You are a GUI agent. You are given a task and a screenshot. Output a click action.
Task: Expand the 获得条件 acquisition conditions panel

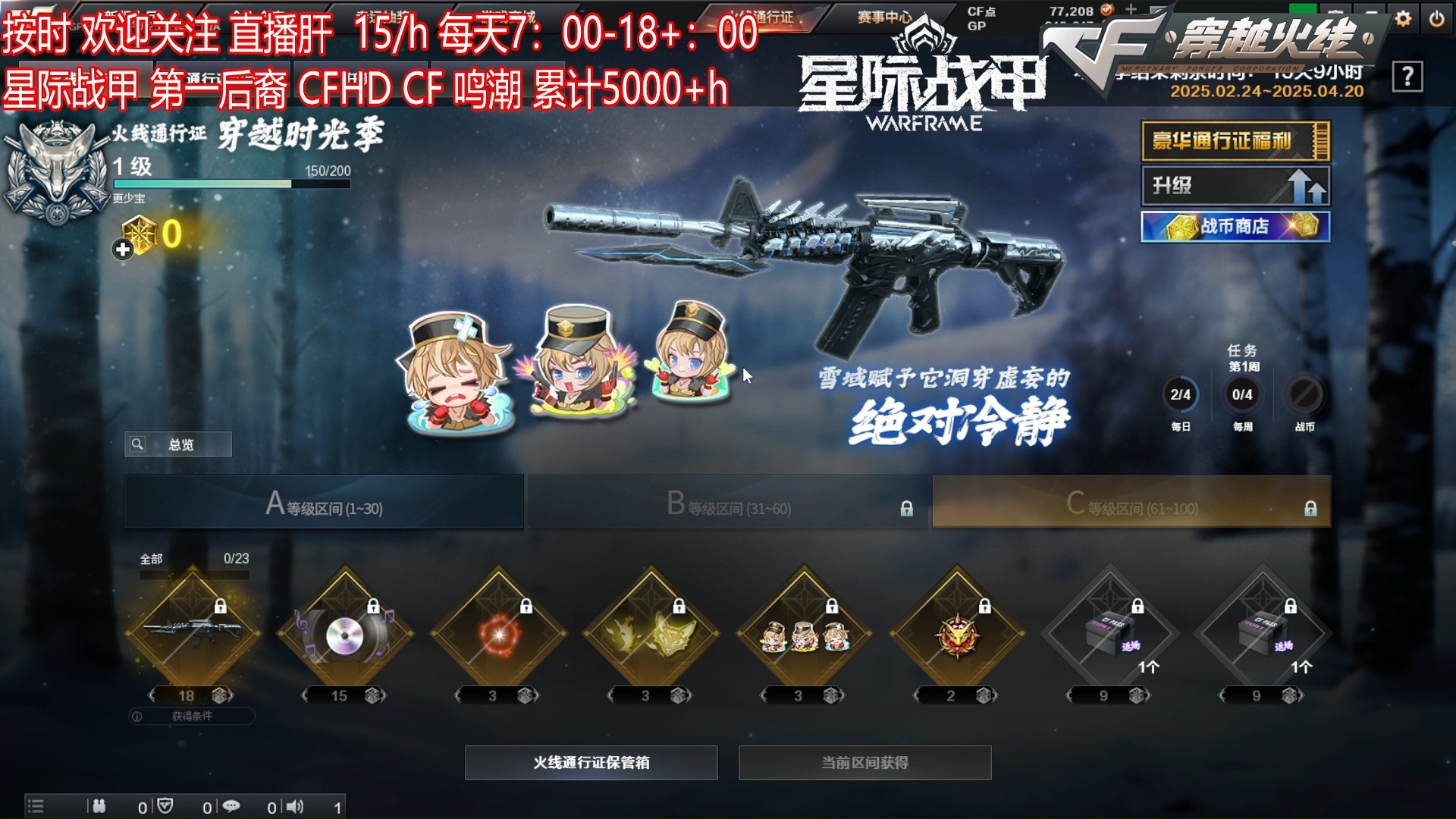coord(193,717)
